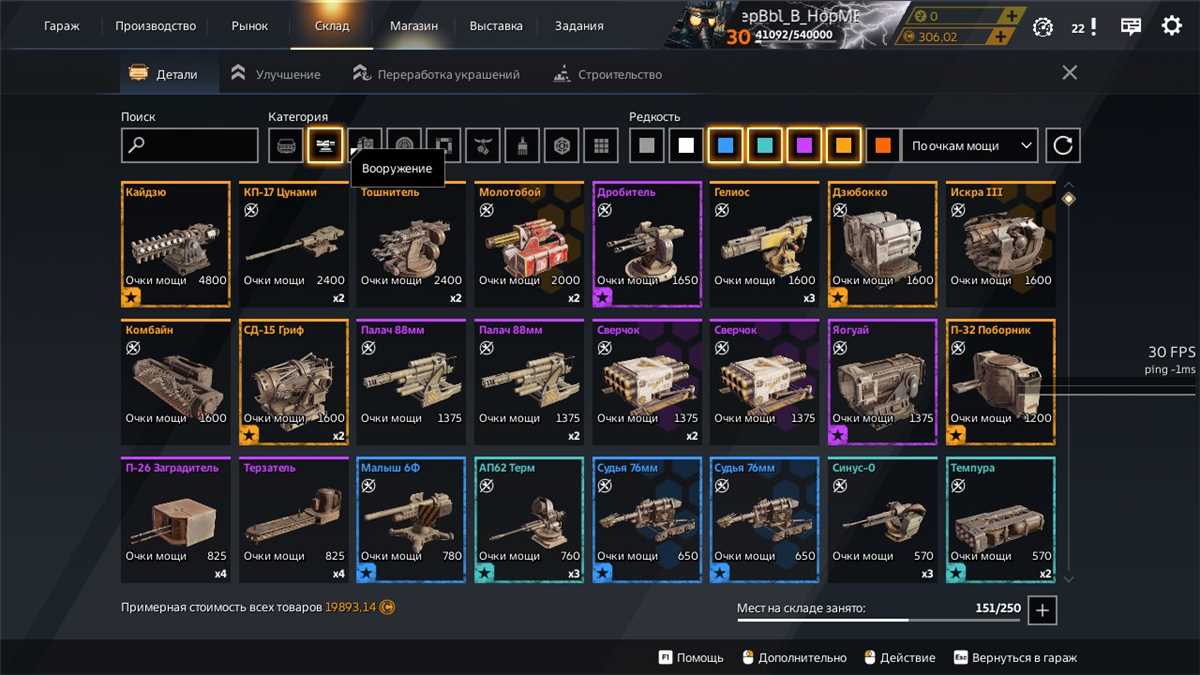Close the storage panel with the X
Screen dimensions: 1200x675
pos(1069,73)
